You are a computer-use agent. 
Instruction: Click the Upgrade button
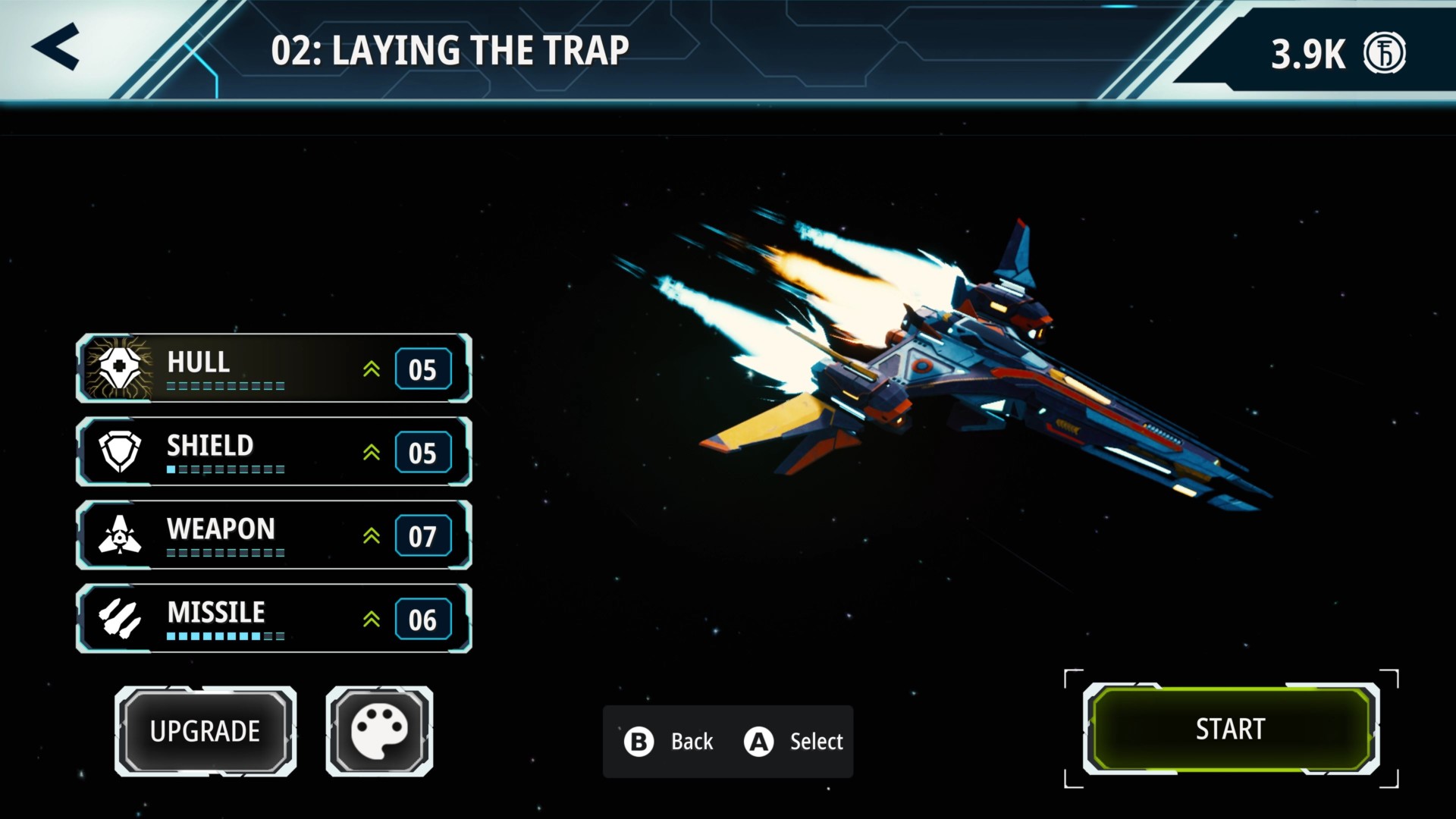click(x=206, y=731)
